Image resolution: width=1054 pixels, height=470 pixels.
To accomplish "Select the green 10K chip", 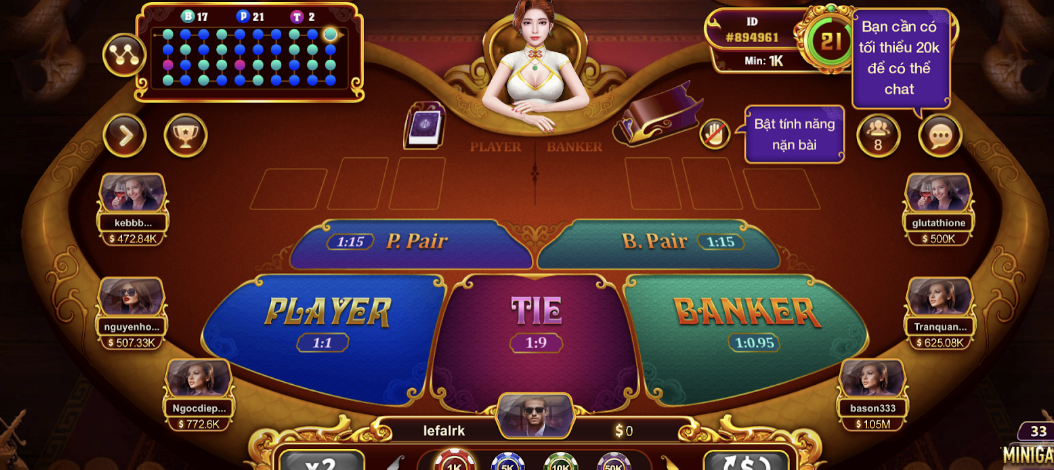I will tap(559, 464).
